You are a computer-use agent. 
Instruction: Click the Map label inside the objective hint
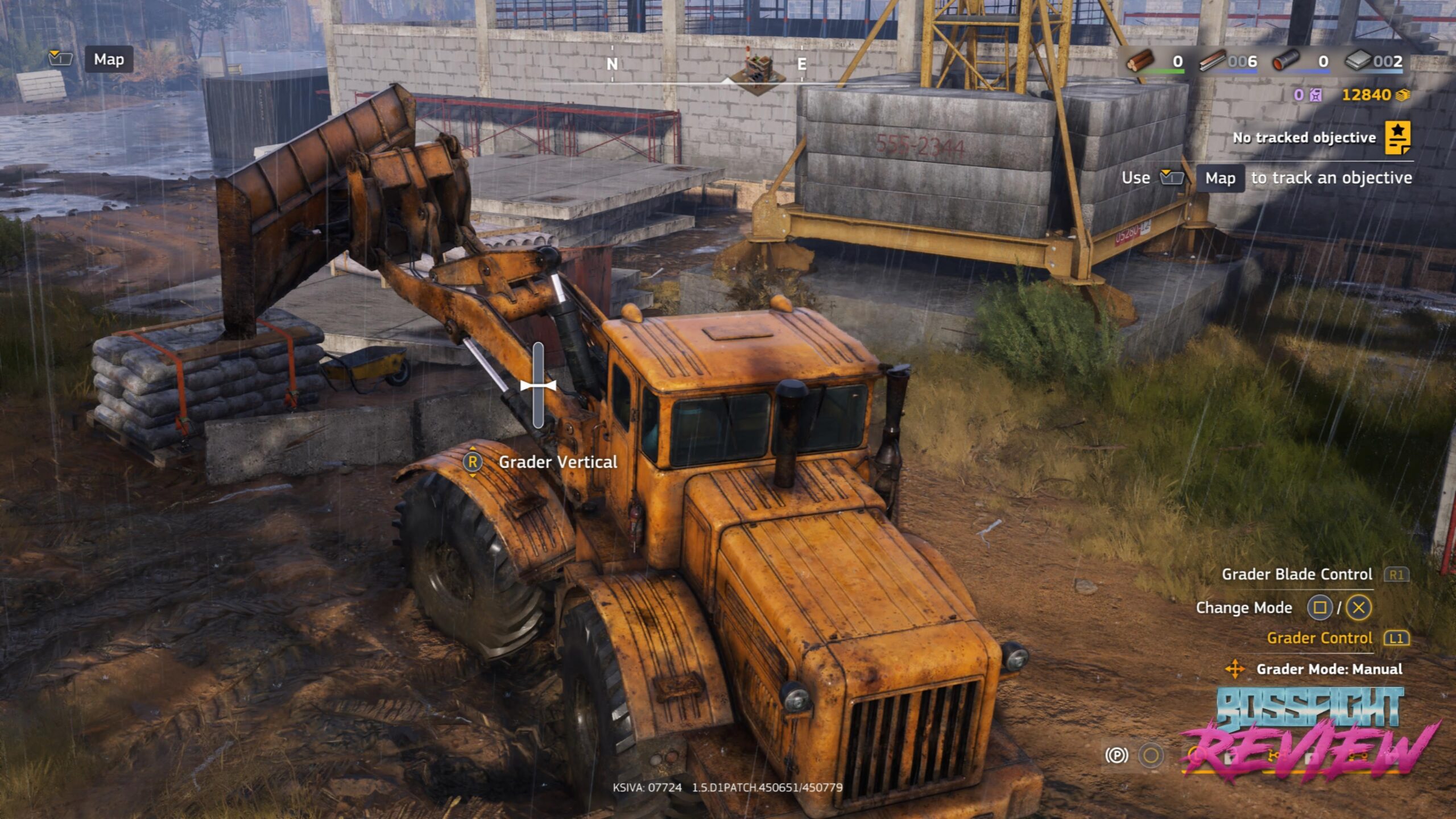pyautogui.click(x=1220, y=178)
